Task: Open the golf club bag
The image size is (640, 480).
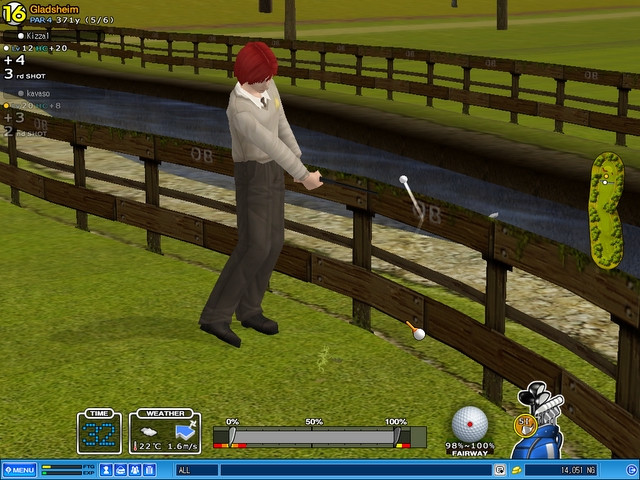Action: (x=541, y=440)
